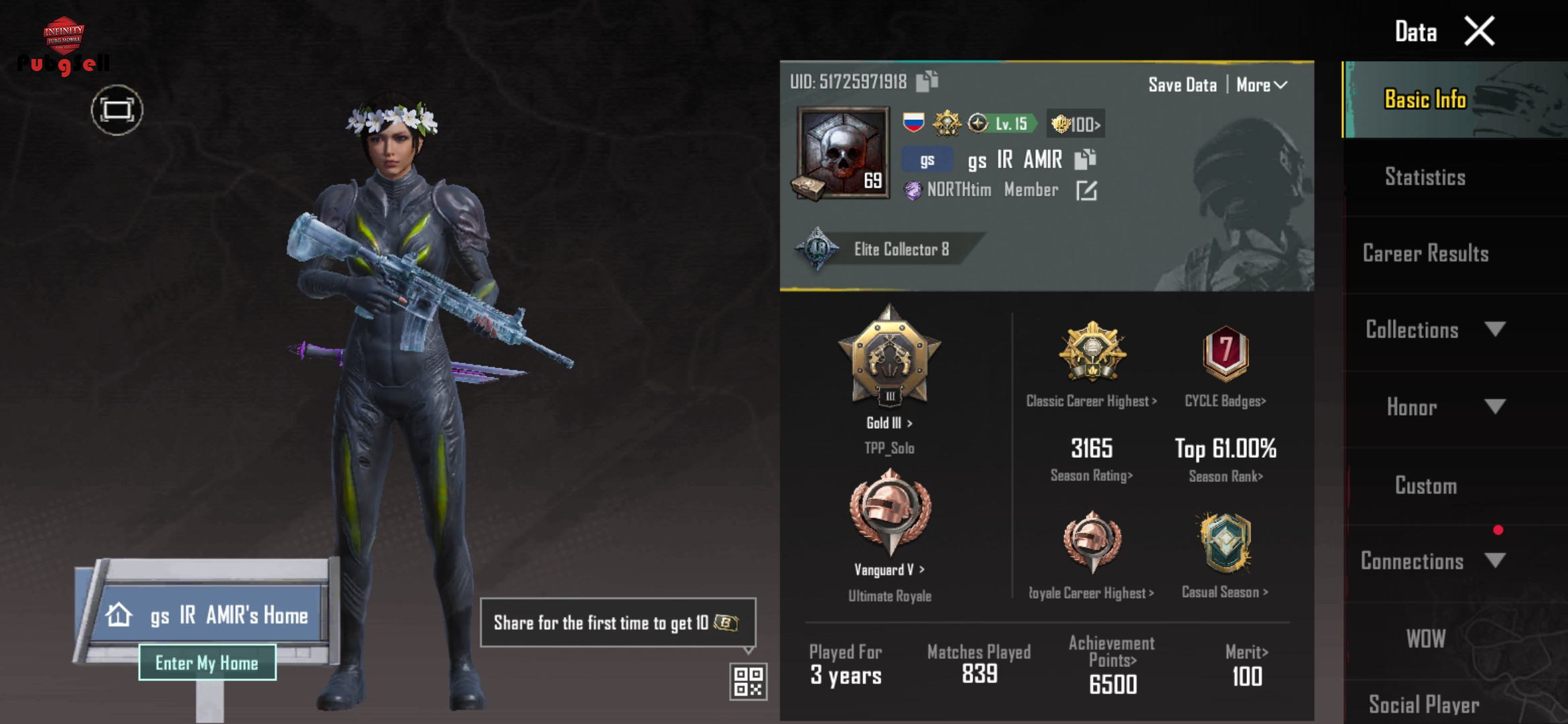Expand the Honor section
The width and height of the screenshot is (1568, 724).
1434,407
